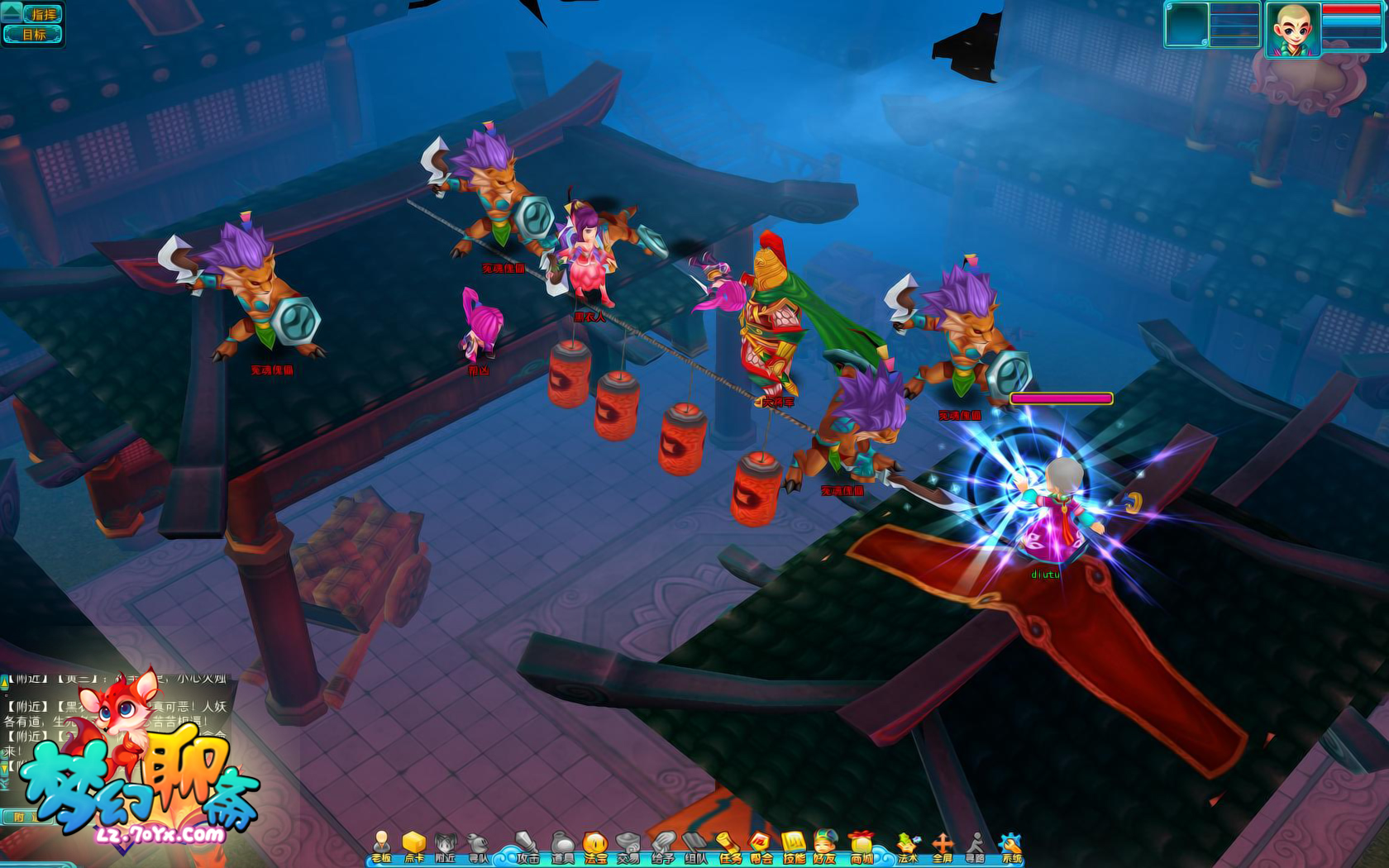The height and width of the screenshot is (868, 1389).
Task: Open the 寻队 find team icon
Action: tap(478, 847)
